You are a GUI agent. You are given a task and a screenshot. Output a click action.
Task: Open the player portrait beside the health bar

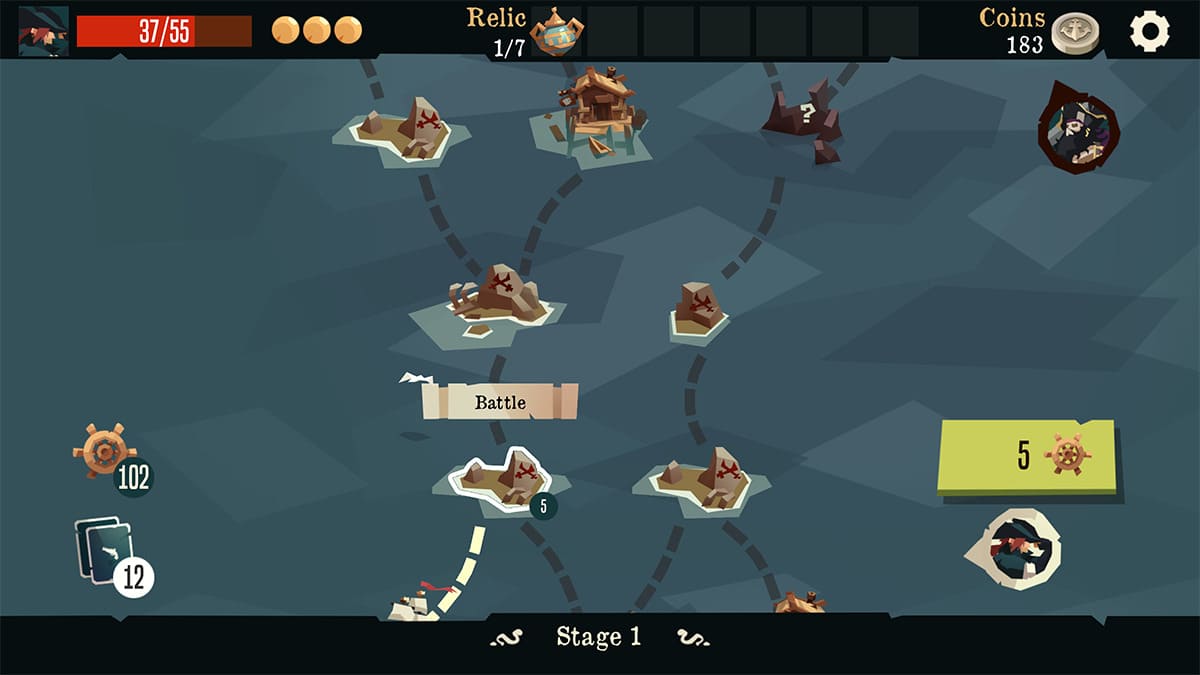point(44,31)
